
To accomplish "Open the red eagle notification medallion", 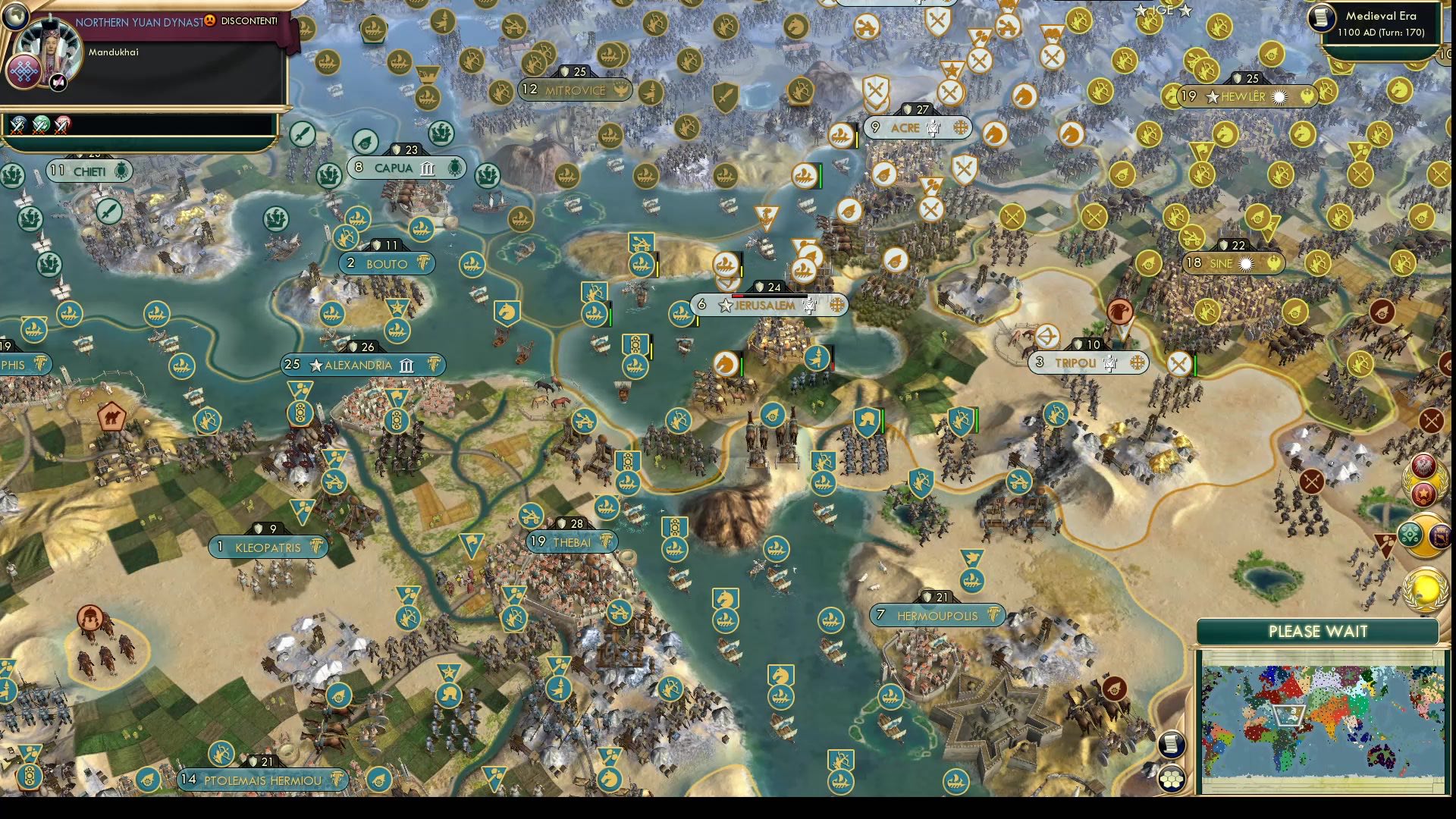I will 1423,465.
